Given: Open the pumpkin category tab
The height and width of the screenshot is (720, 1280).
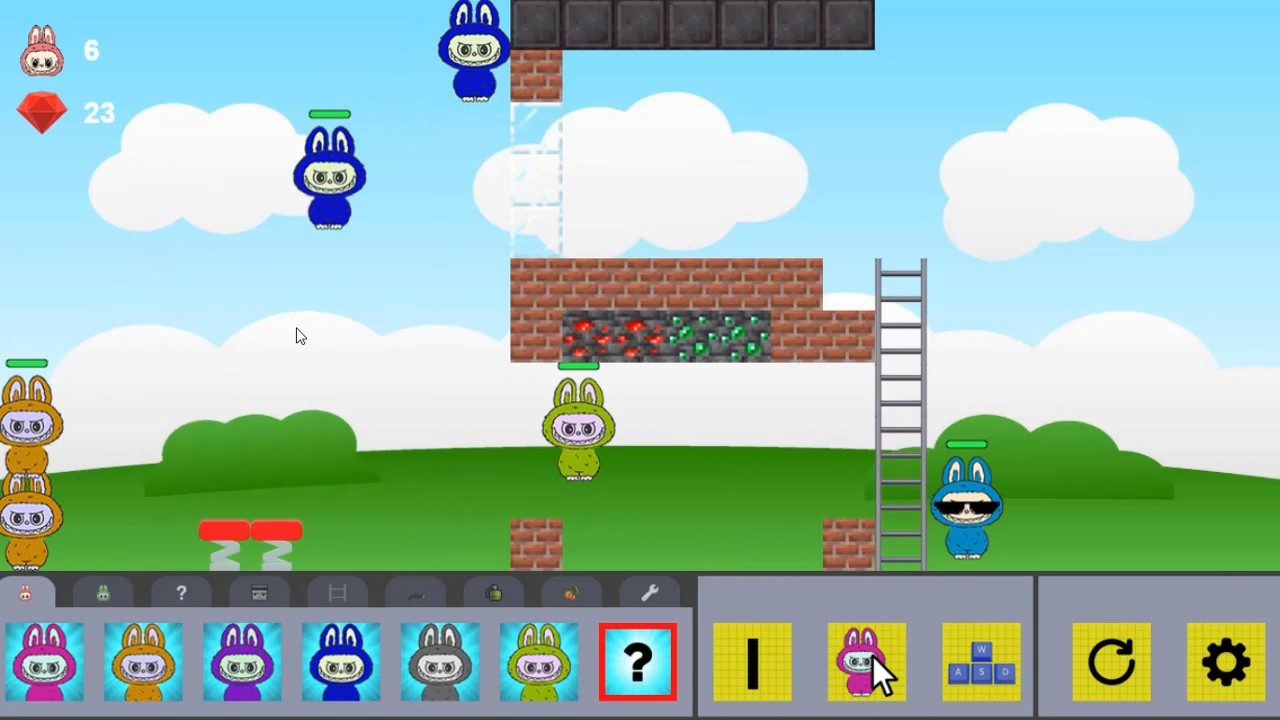Looking at the screenshot, I should pos(570,592).
